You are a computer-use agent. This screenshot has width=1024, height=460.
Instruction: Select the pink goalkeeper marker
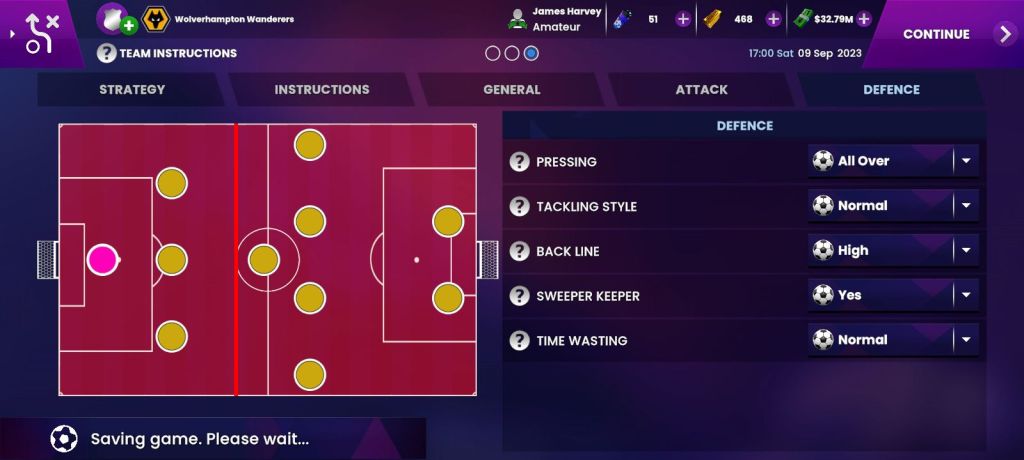tap(102, 260)
